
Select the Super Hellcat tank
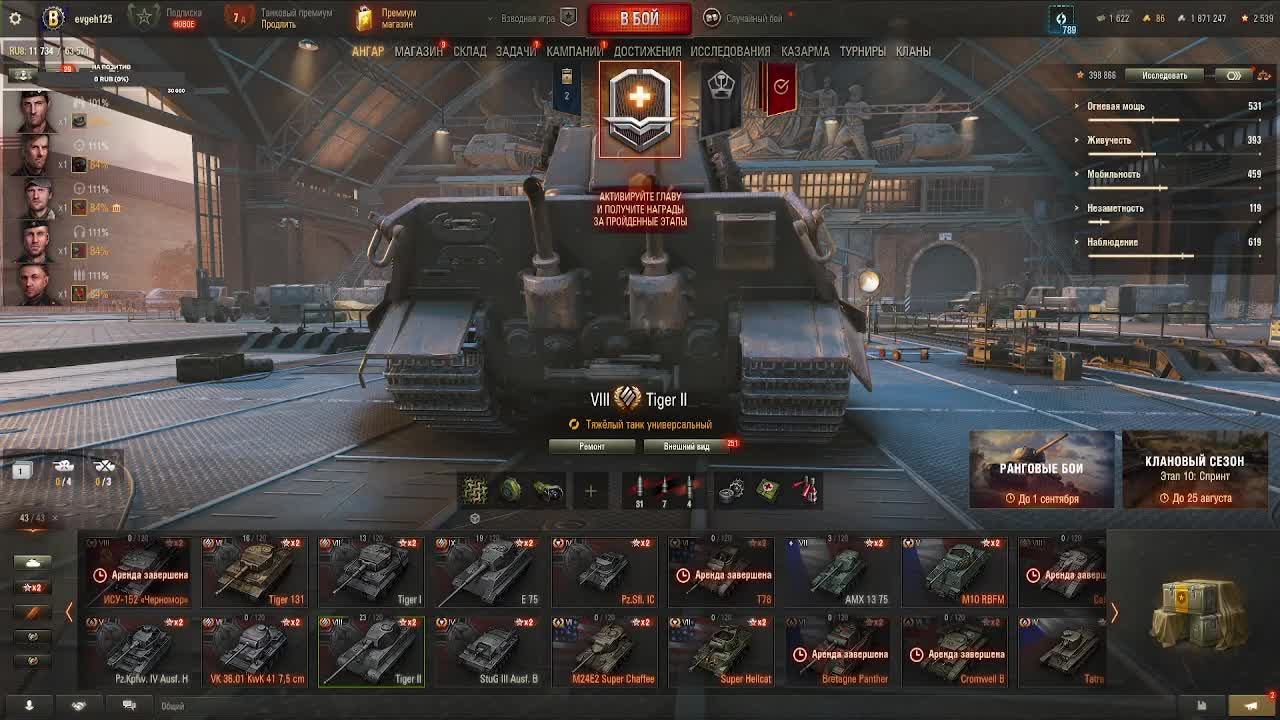[x=720, y=651]
